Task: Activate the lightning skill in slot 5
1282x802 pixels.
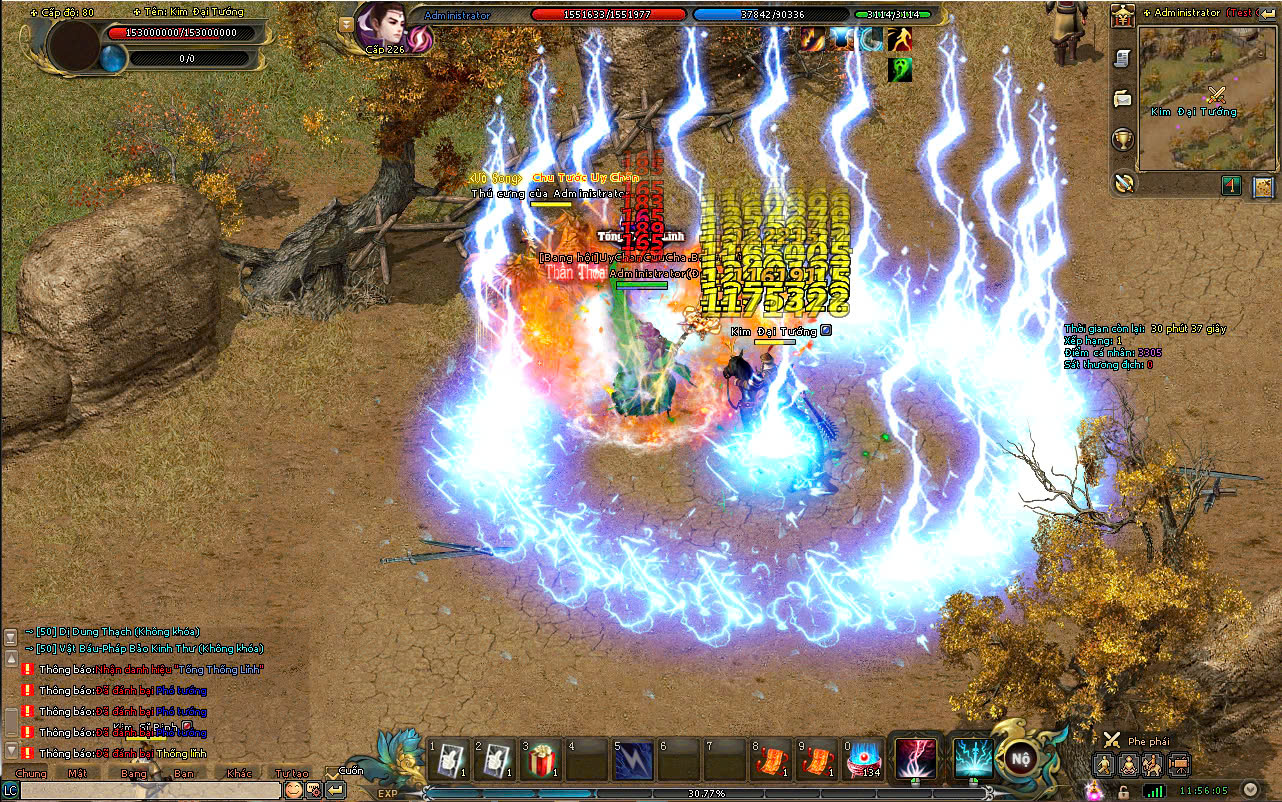Action: tap(633, 760)
